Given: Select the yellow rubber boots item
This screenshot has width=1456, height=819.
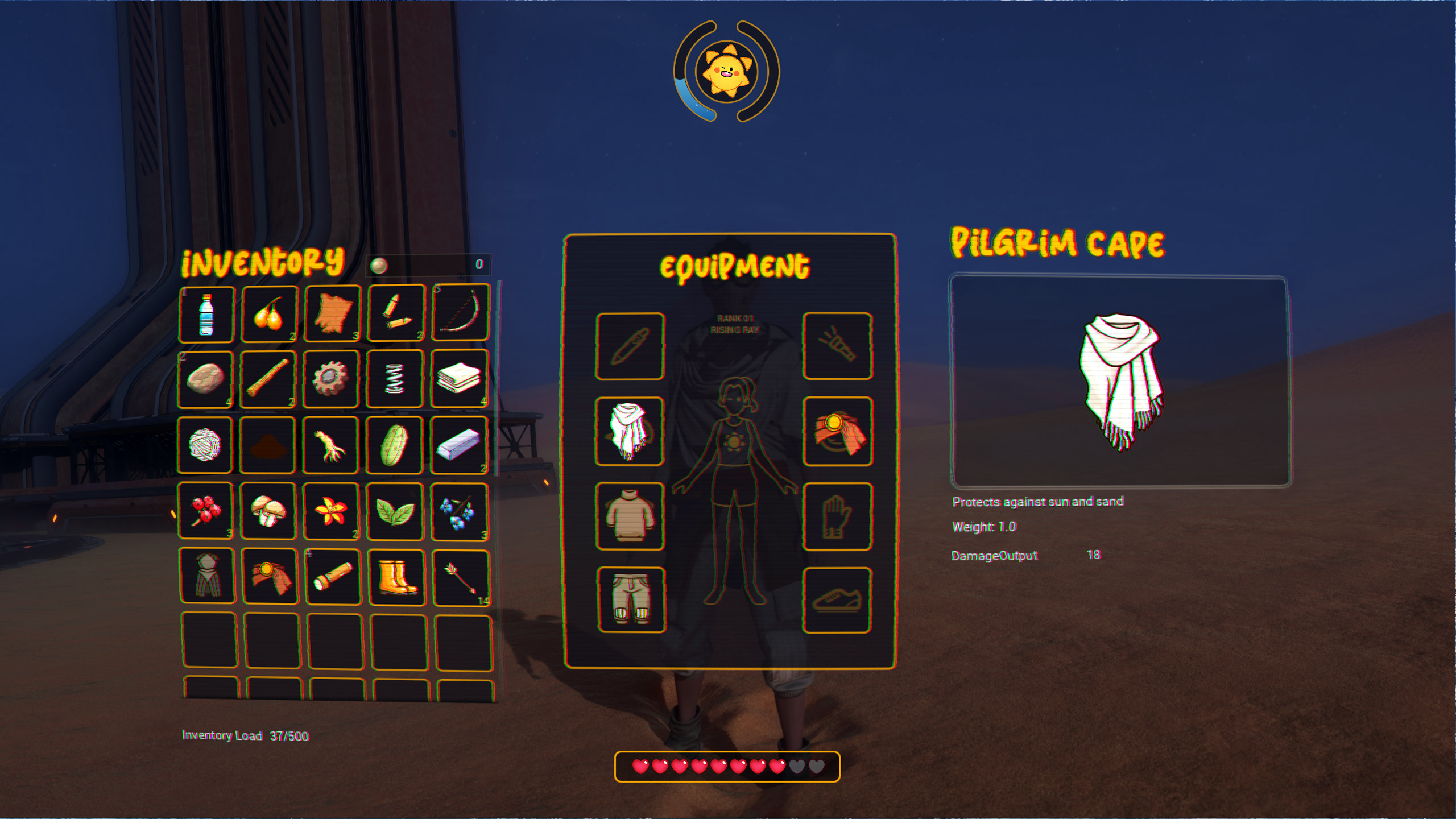Looking at the screenshot, I should point(396,577).
